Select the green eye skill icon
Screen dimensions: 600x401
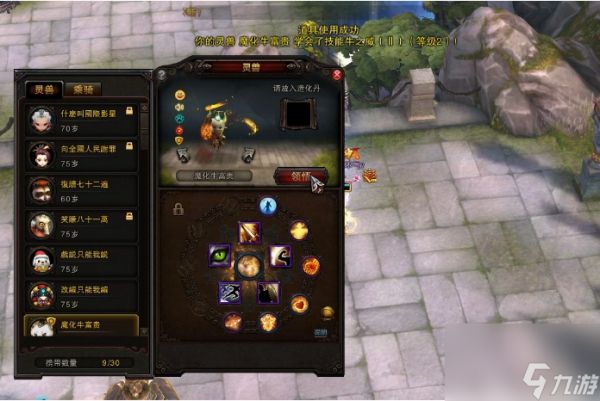coord(219,255)
